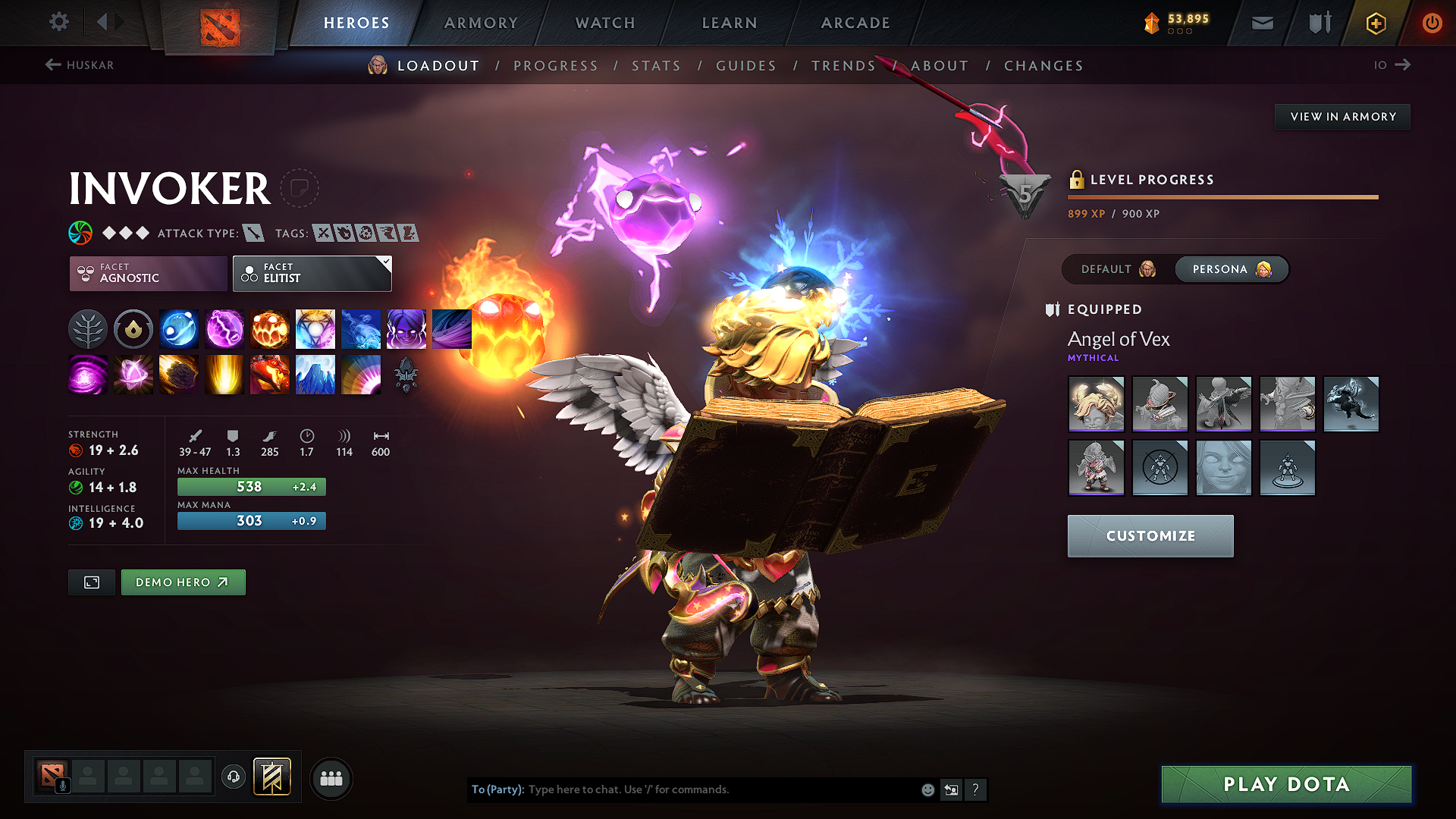The width and height of the screenshot is (1456, 819).
Task: Change the selected Elitist facet
Action: coord(312,274)
